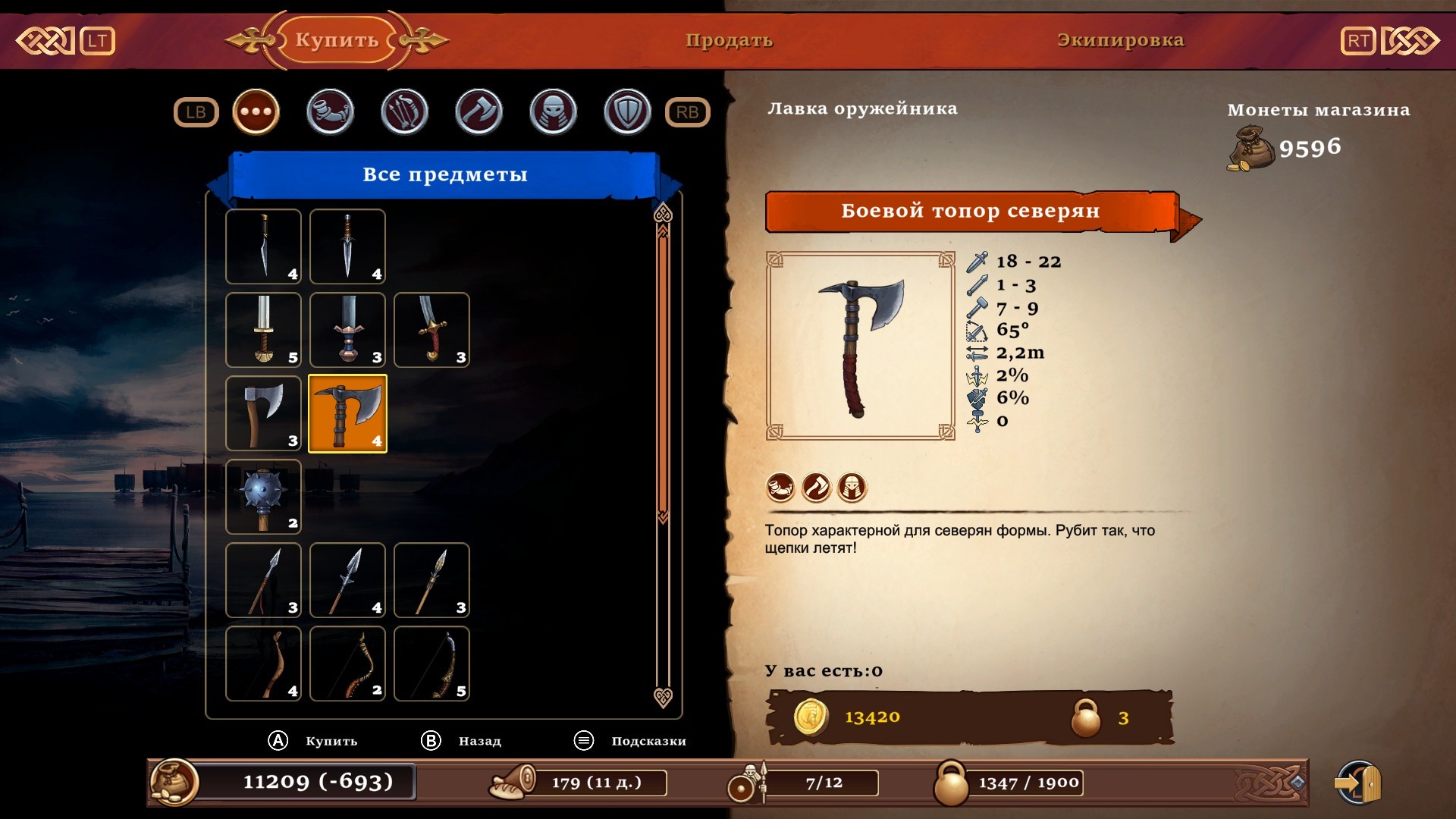Image resolution: width=1456 pixels, height=819 pixels.
Task: Switch to the Продать tab
Action: point(729,40)
